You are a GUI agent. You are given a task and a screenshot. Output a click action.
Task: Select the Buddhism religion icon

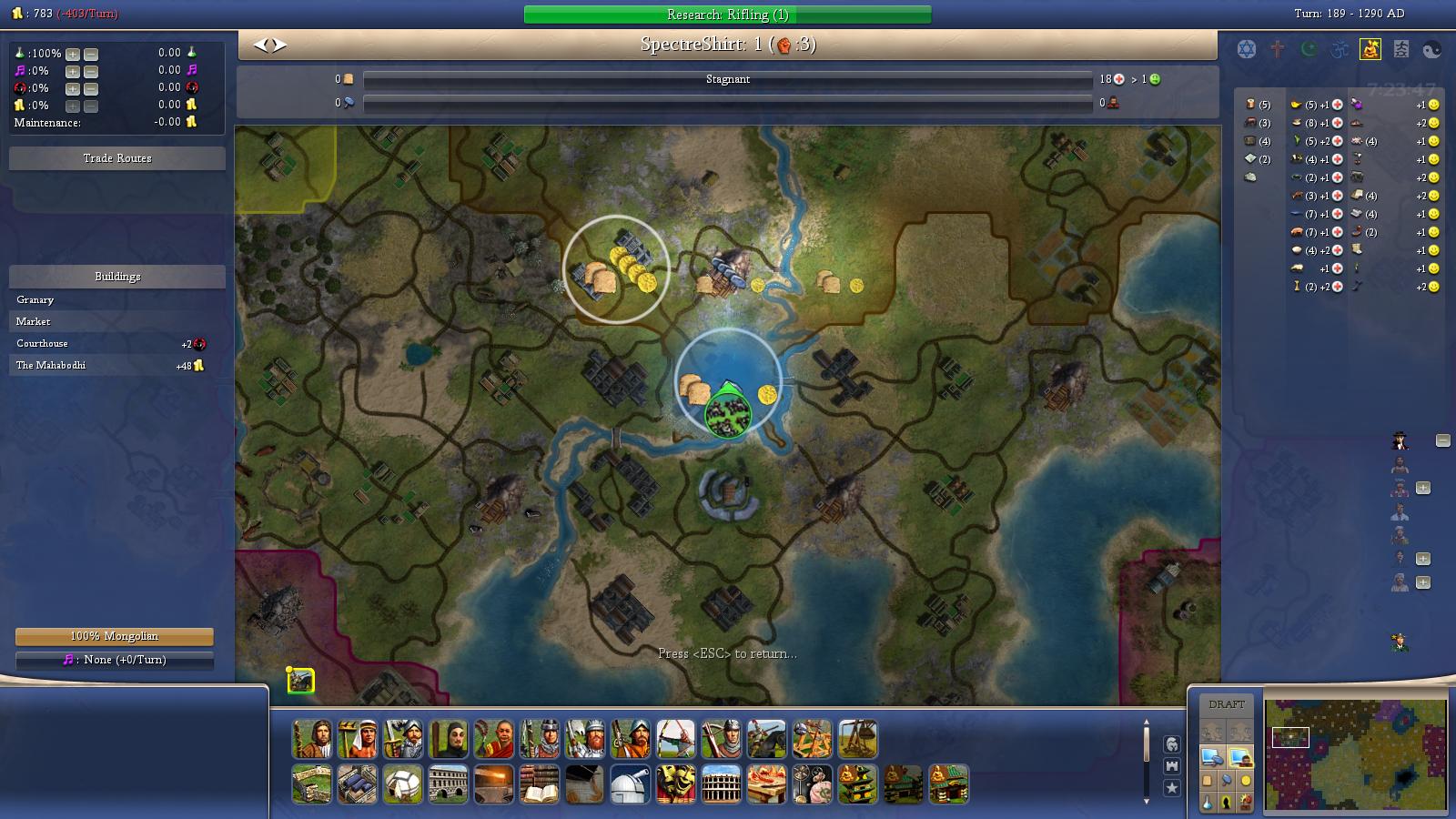coord(1370,49)
